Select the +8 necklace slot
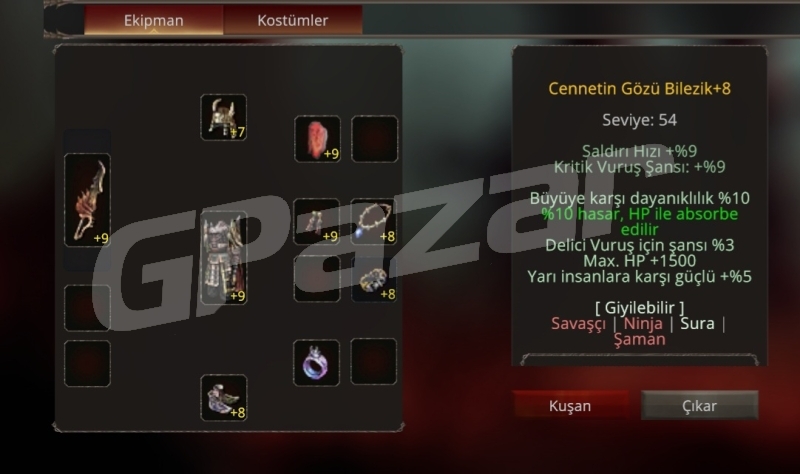 point(374,222)
